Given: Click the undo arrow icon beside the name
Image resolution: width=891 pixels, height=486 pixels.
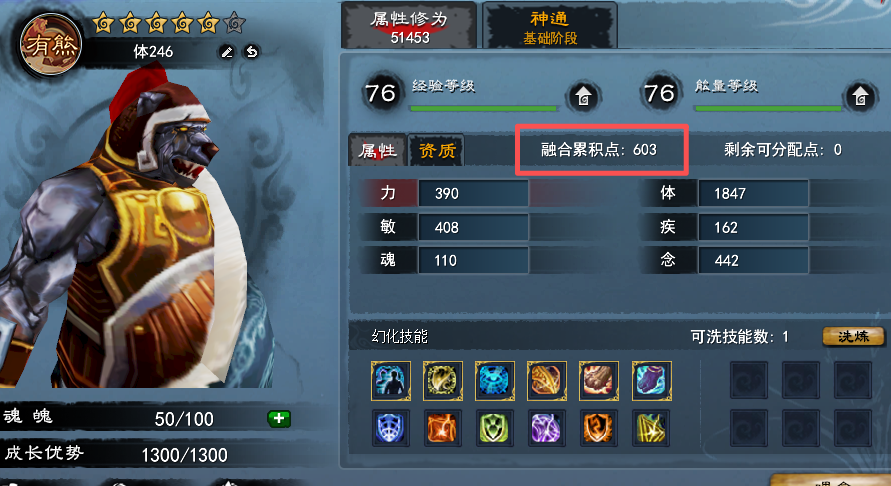Looking at the screenshot, I should tap(252, 52).
